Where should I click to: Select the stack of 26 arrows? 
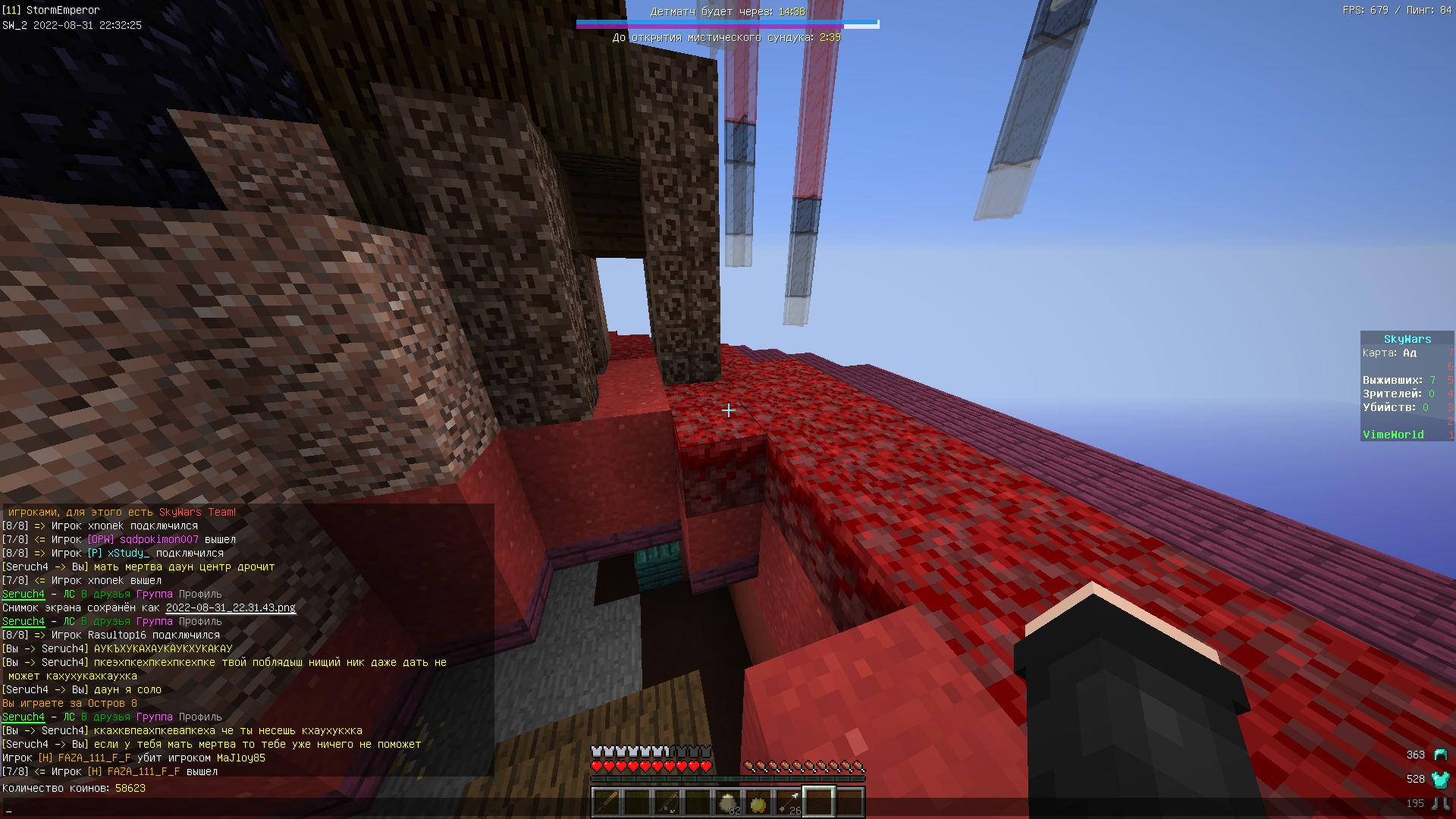(x=789, y=802)
